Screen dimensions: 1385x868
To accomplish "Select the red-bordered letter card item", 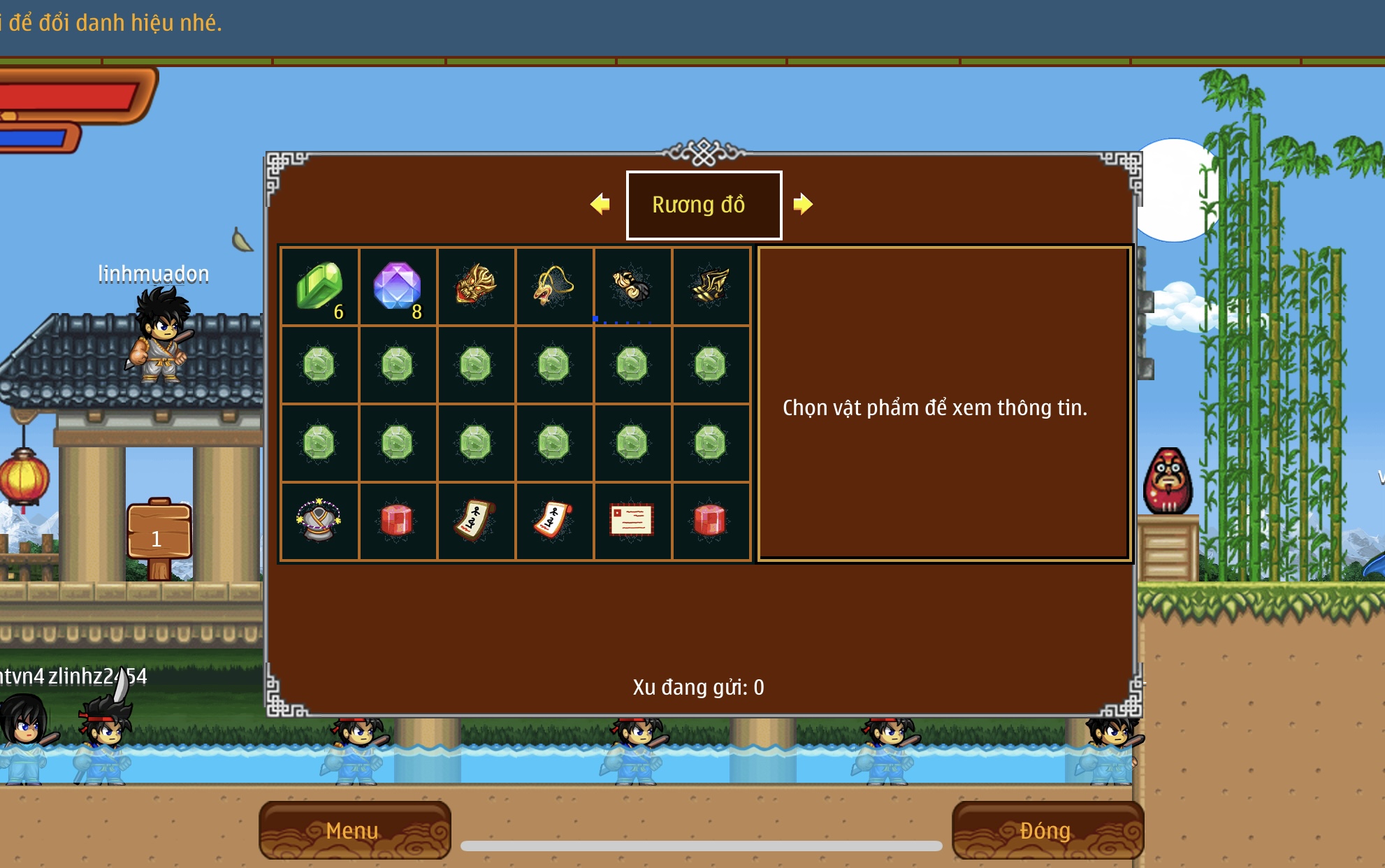I will (632, 521).
